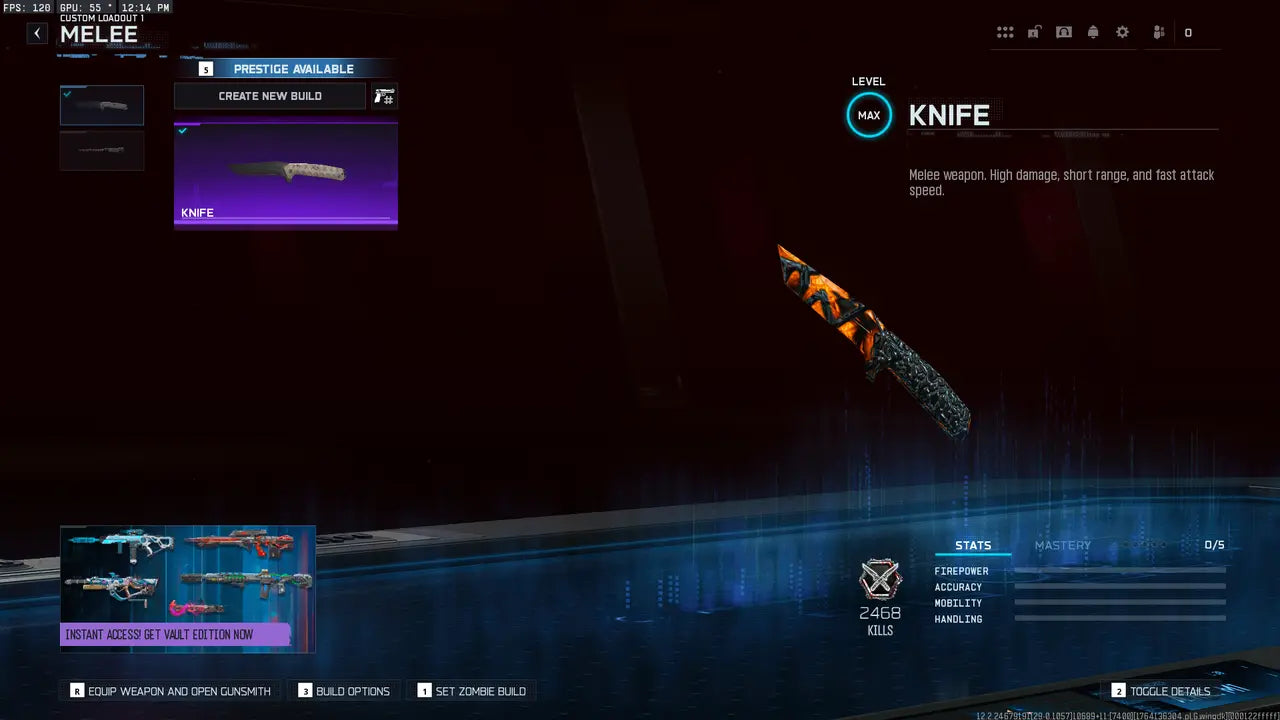Open the Vault Edition promotional banner
The height and width of the screenshot is (720, 1280).
pyautogui.click(x=187, y=588)
